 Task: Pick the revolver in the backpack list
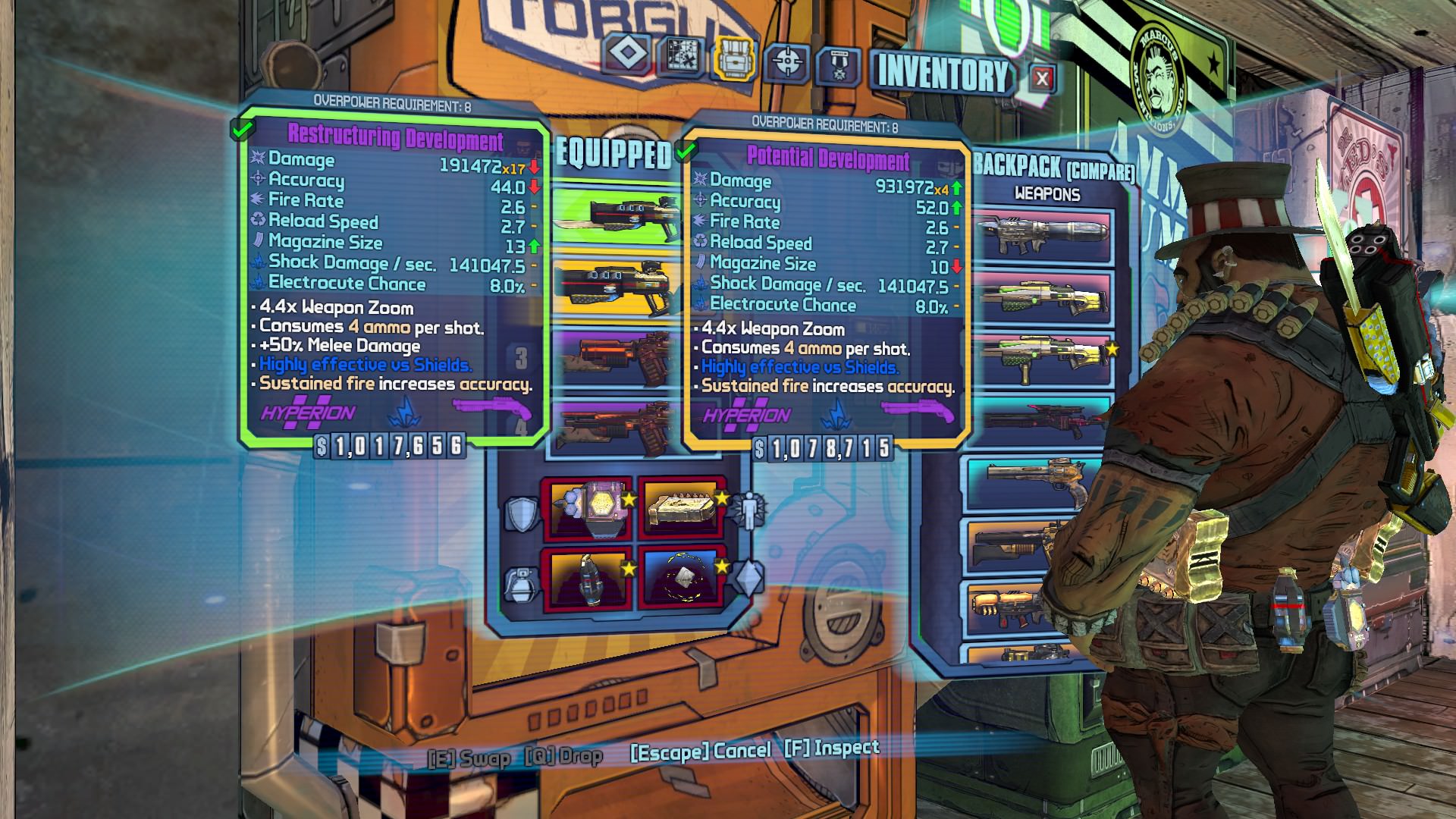coord(1034,482)
